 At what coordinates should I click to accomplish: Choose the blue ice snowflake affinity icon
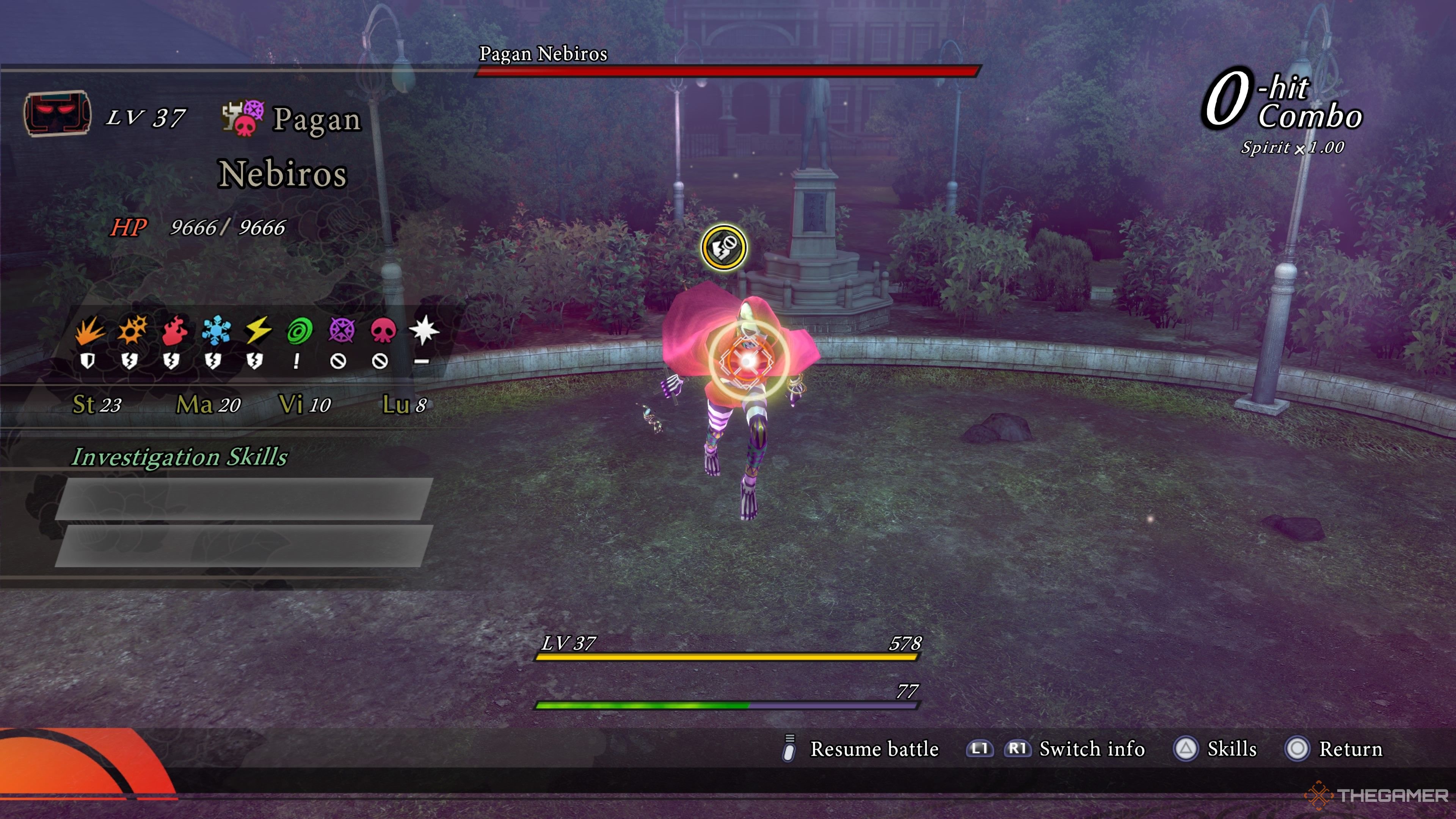point(215,331)
